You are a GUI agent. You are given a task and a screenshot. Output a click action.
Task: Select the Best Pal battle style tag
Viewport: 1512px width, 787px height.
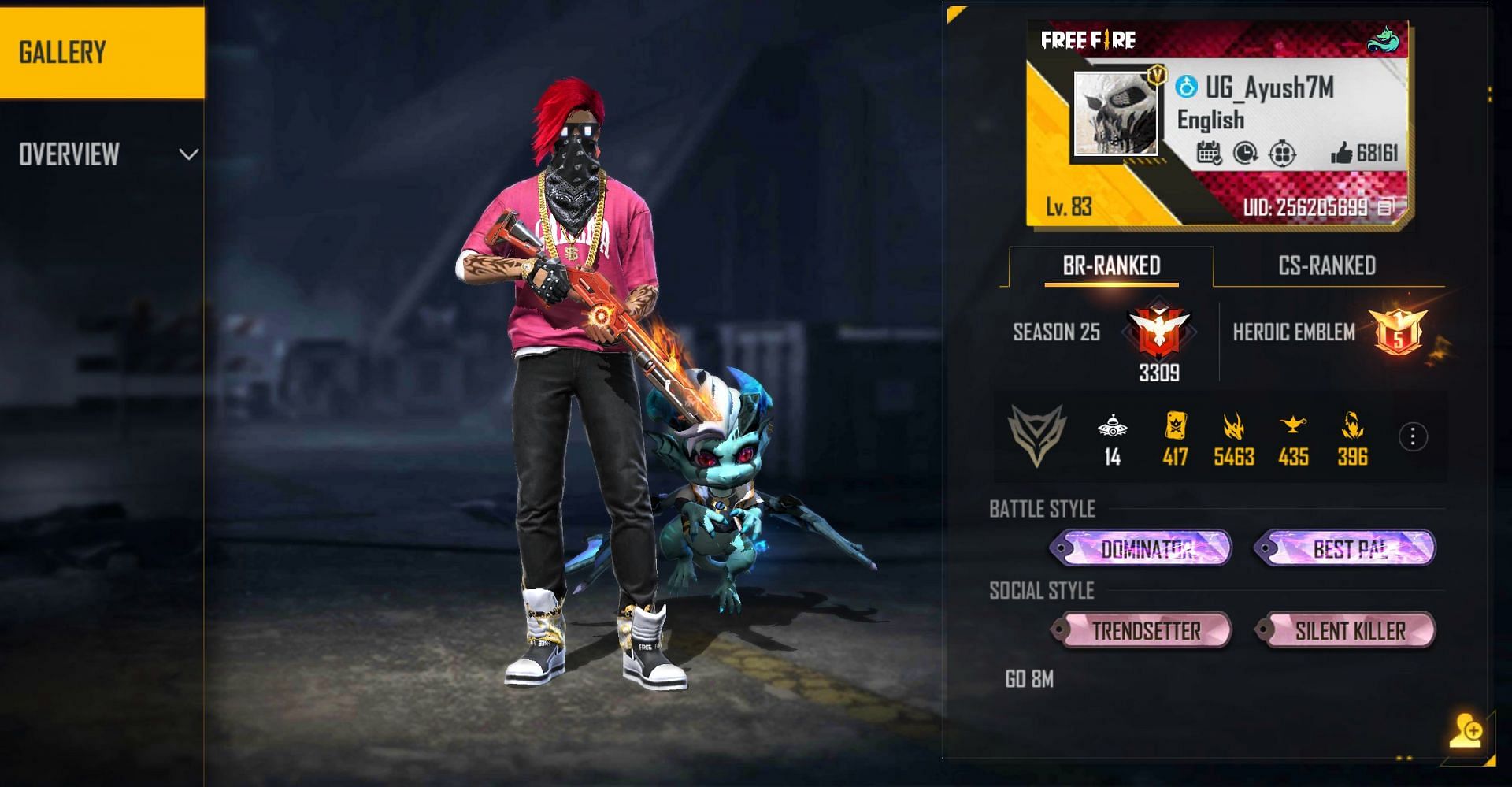(1345, 548)
